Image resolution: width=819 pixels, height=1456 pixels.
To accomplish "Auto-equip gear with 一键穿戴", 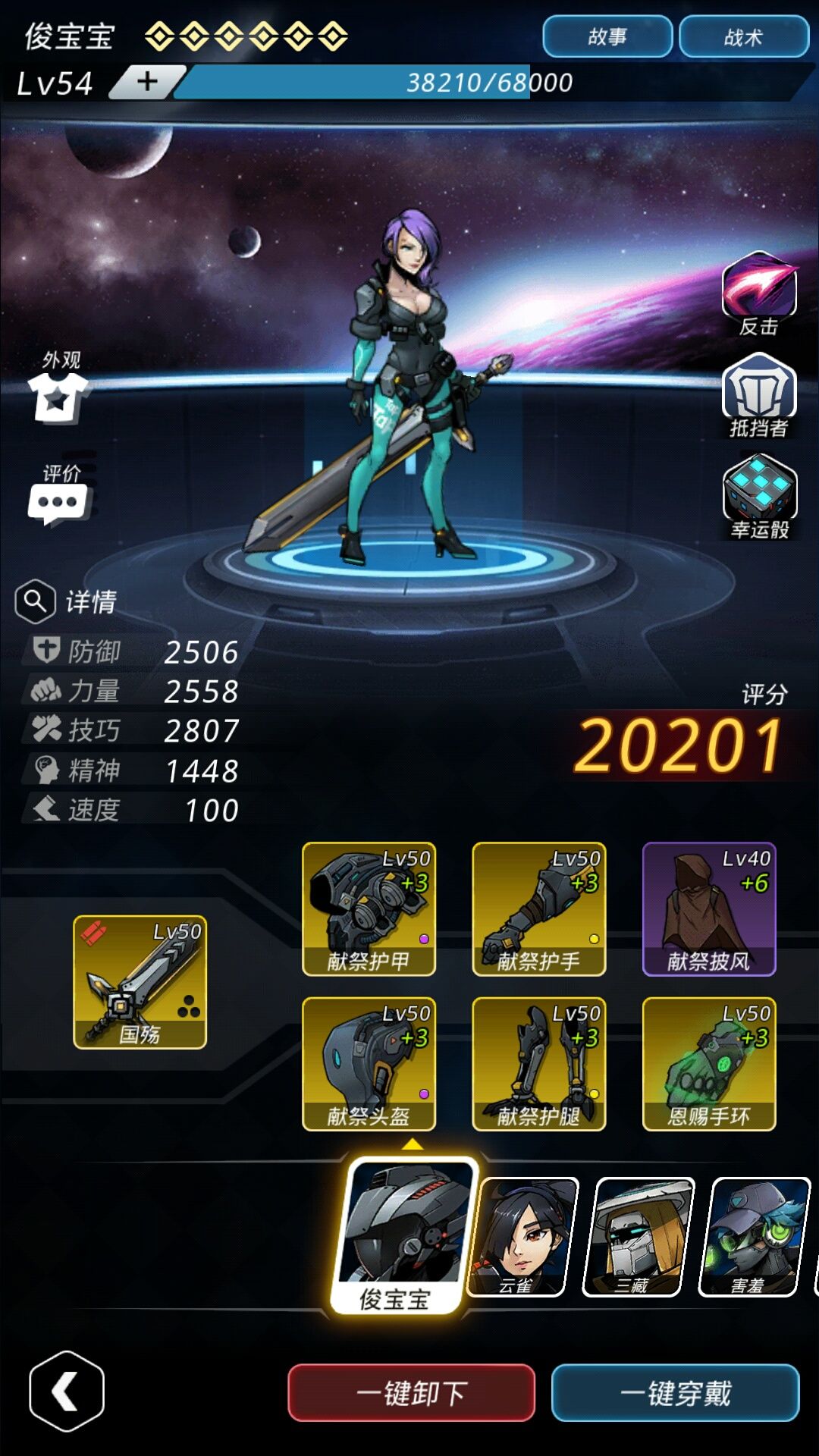I will [x=675, y=1392].
